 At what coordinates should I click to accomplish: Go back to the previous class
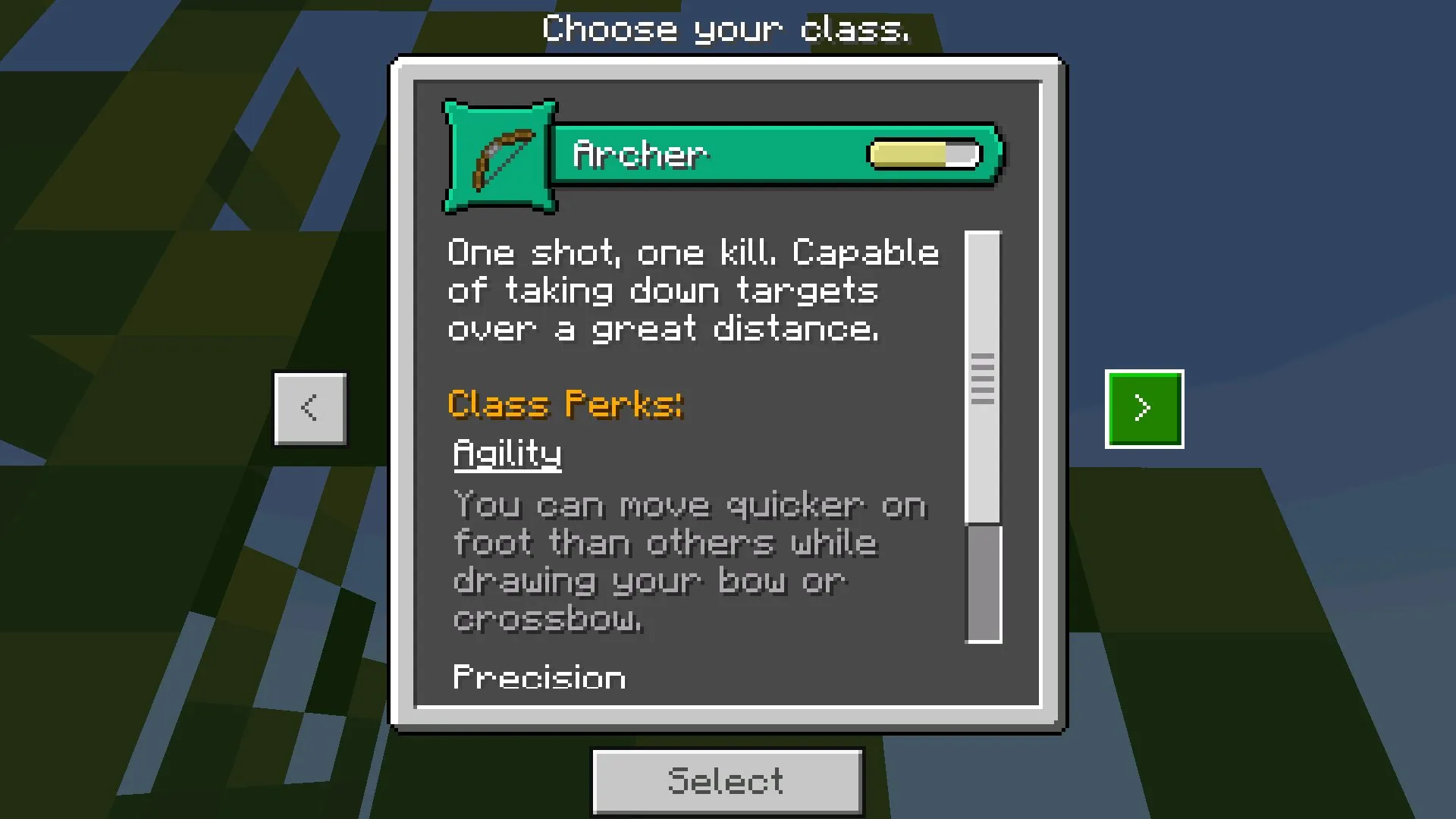pos(310,409)
